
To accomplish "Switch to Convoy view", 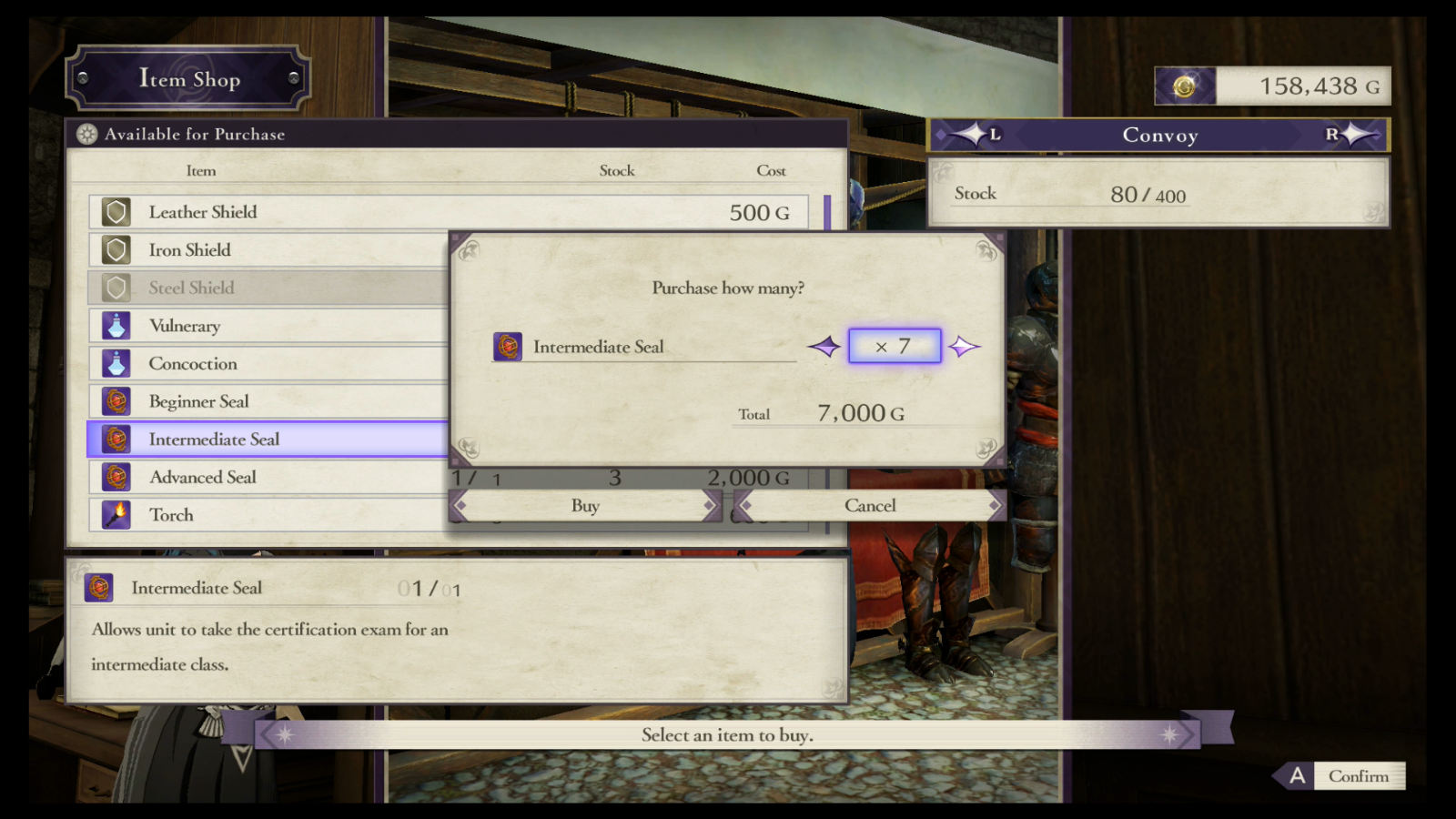I will (1159, 135).
